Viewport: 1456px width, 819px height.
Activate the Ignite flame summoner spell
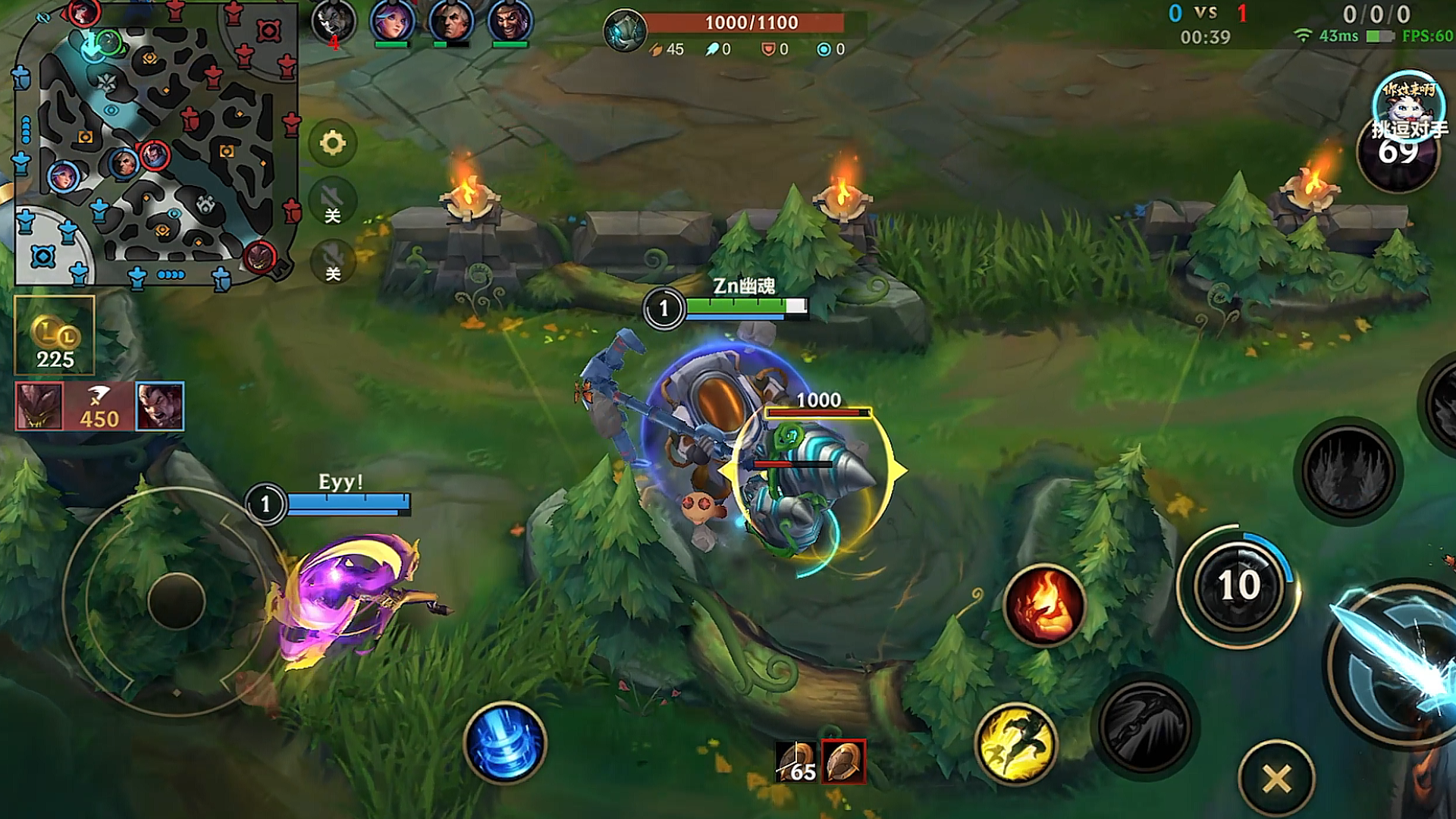1044,604
